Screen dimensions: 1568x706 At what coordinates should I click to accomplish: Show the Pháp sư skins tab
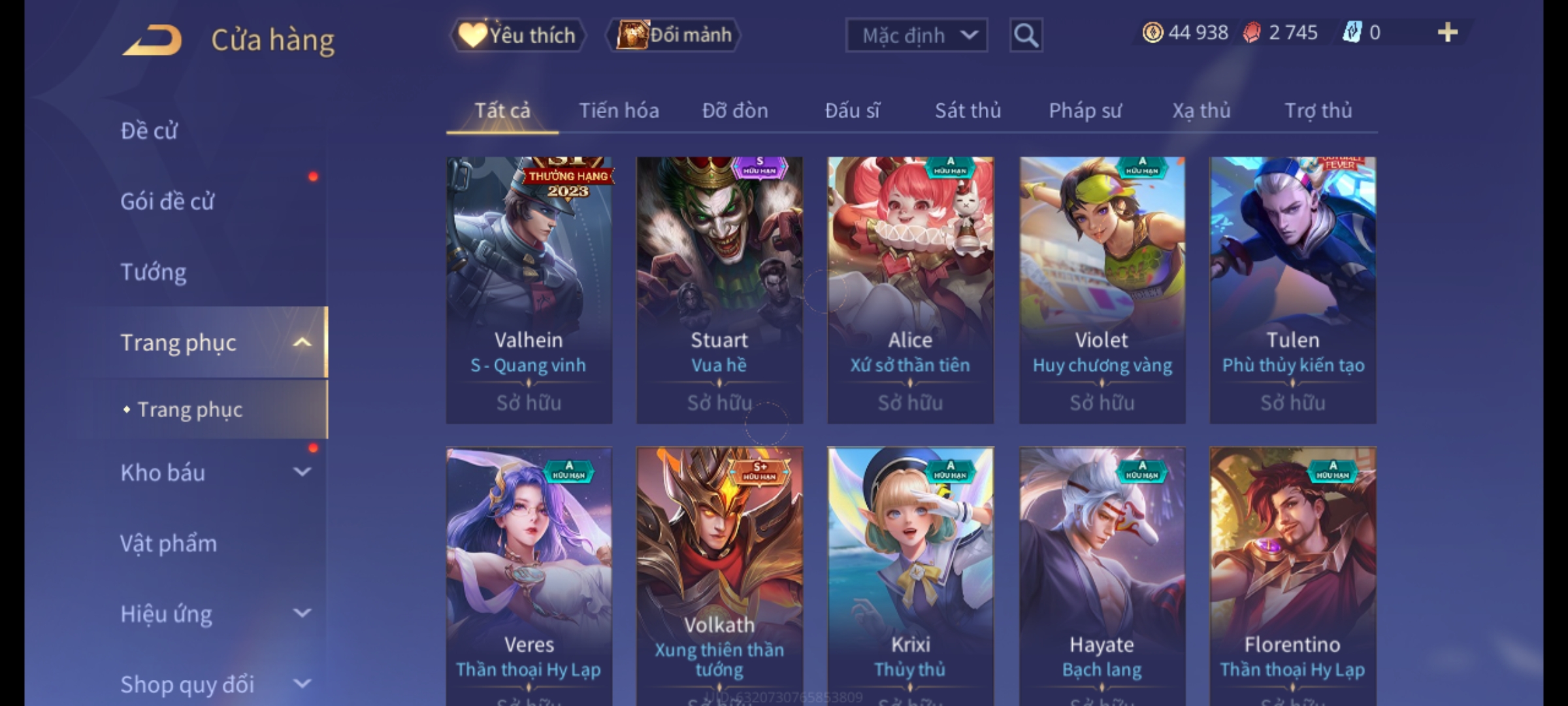click(x=1085, y=110)
